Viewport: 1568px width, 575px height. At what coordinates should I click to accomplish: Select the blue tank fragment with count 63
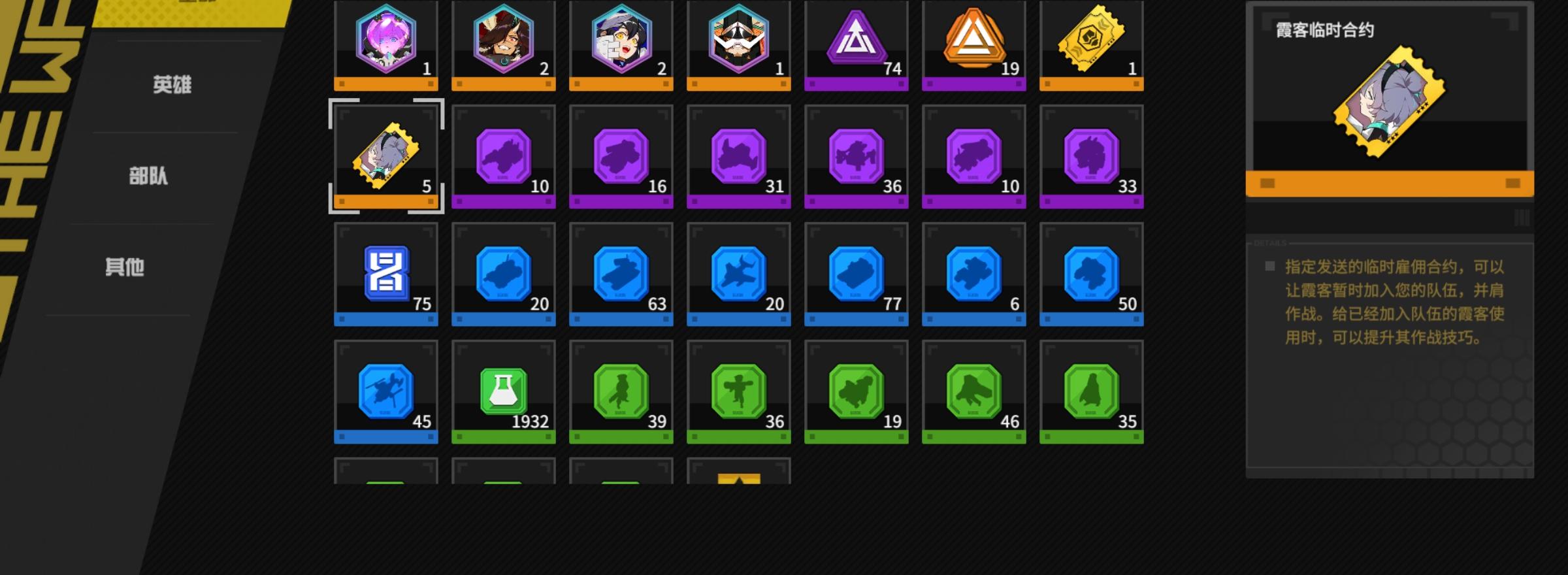(x=621, y=274)
